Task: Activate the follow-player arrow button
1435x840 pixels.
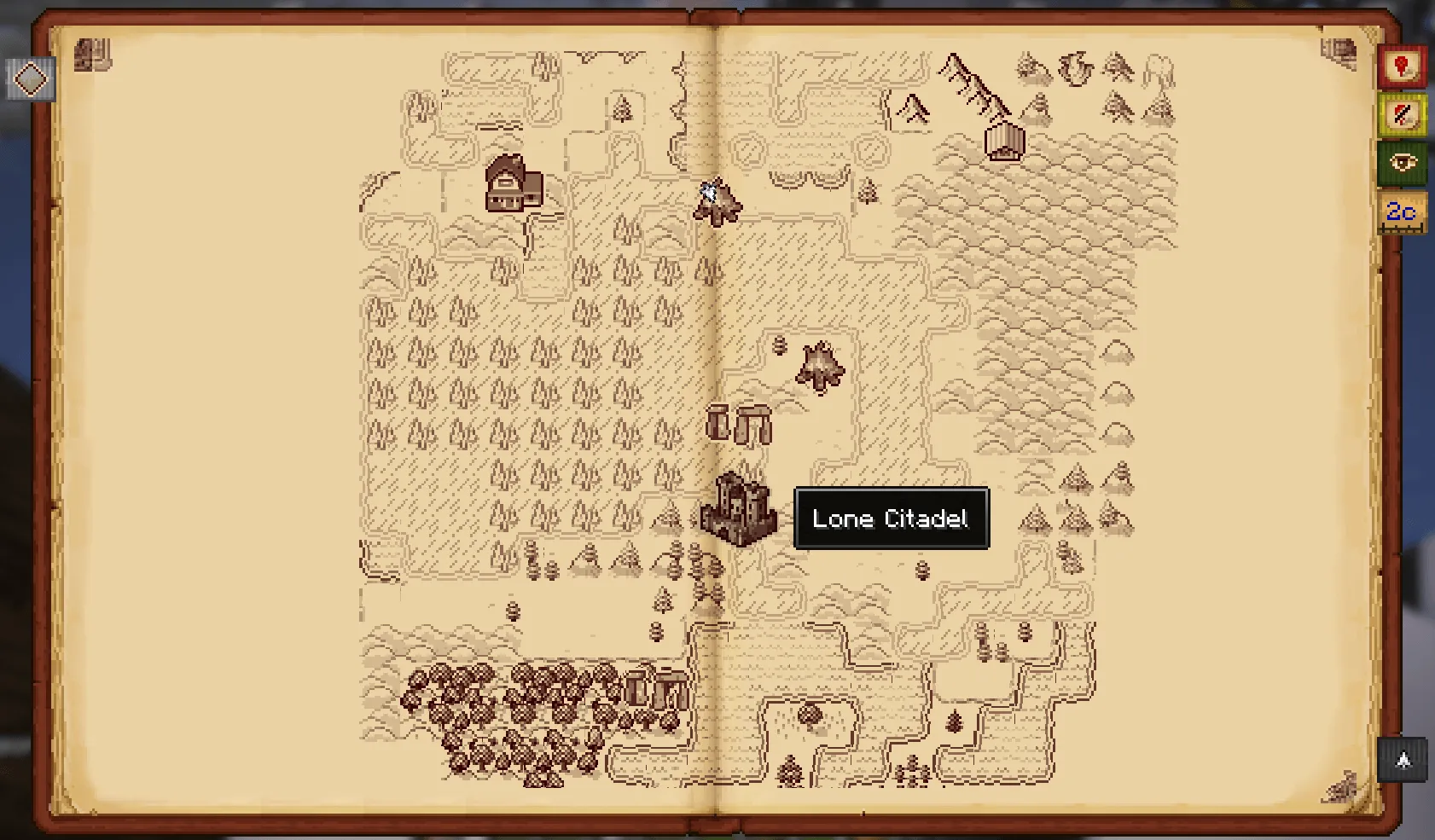Action: pos(1403,759)
